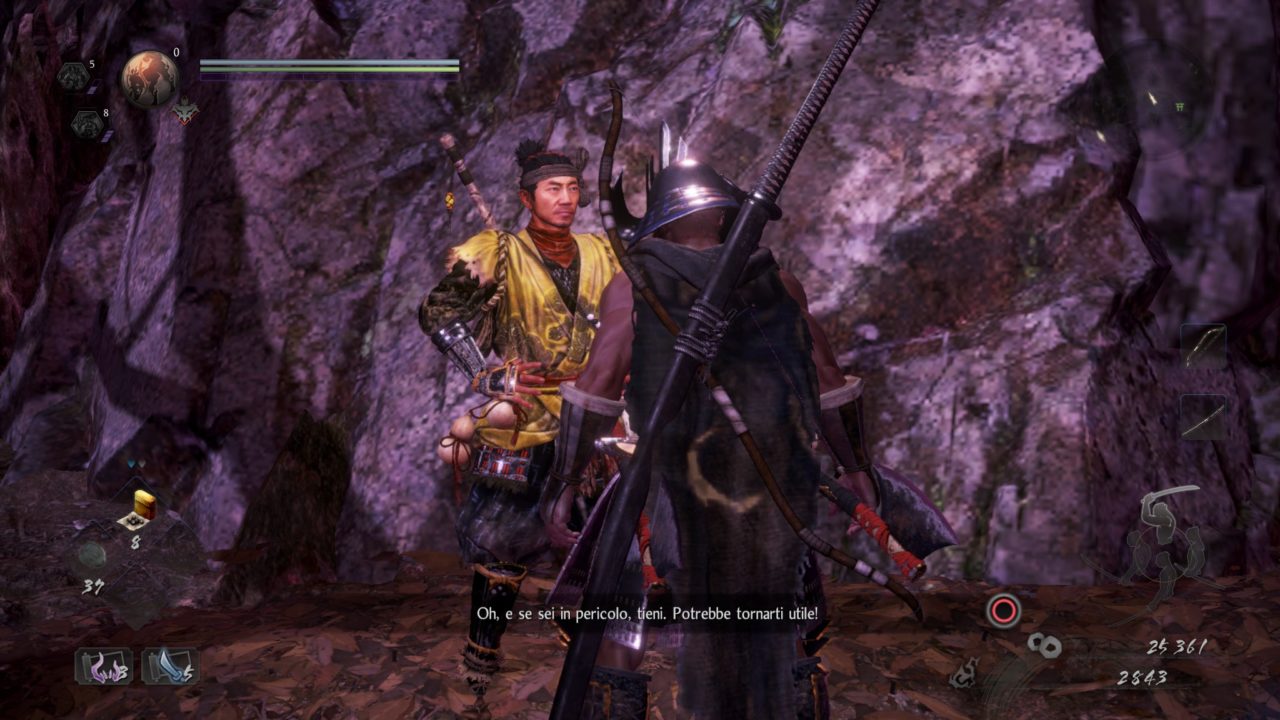Select the grey stone item with 37
Viewport: 1280px width, 720px height.
[92, 556]
